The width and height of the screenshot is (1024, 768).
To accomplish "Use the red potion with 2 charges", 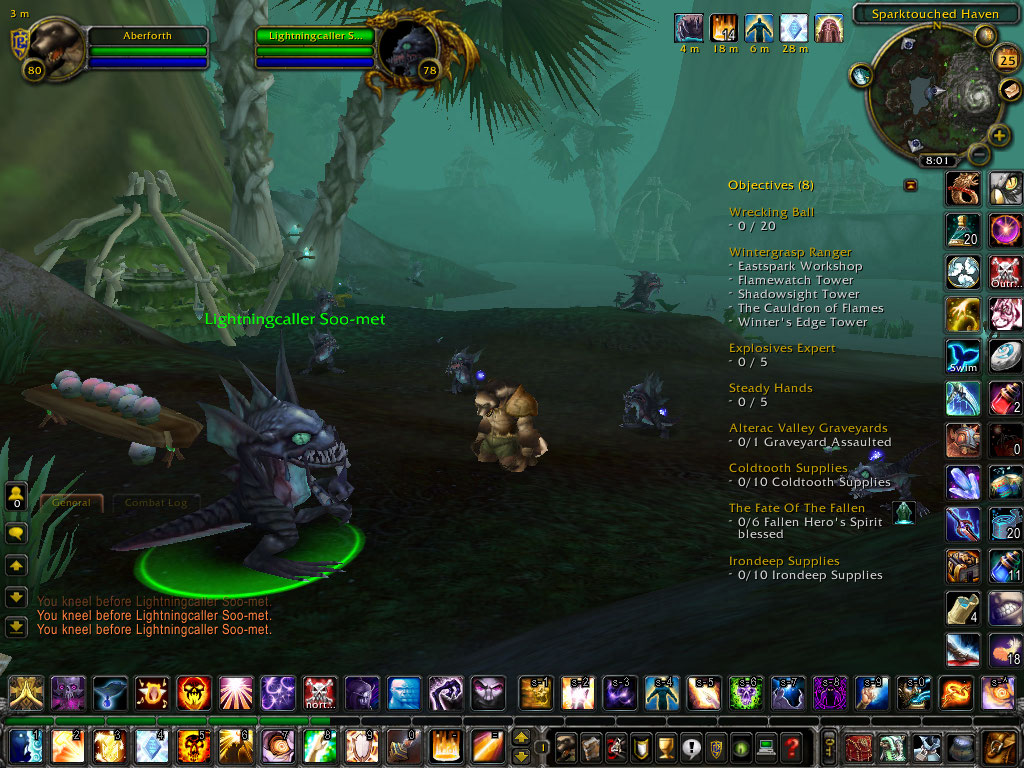I will 1006,399.
